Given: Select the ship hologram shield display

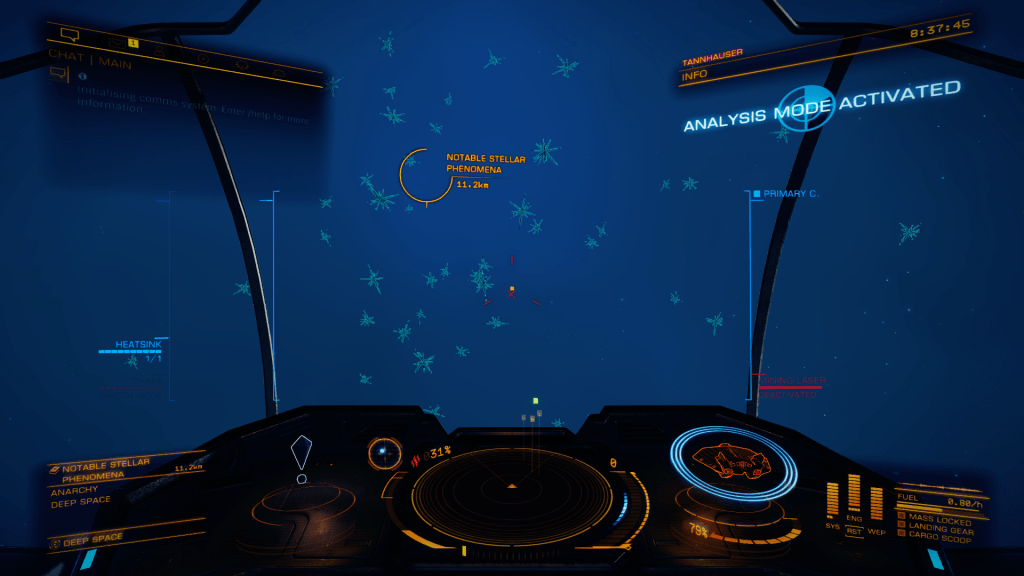Looking at the screenshot, I should [732, 463].
